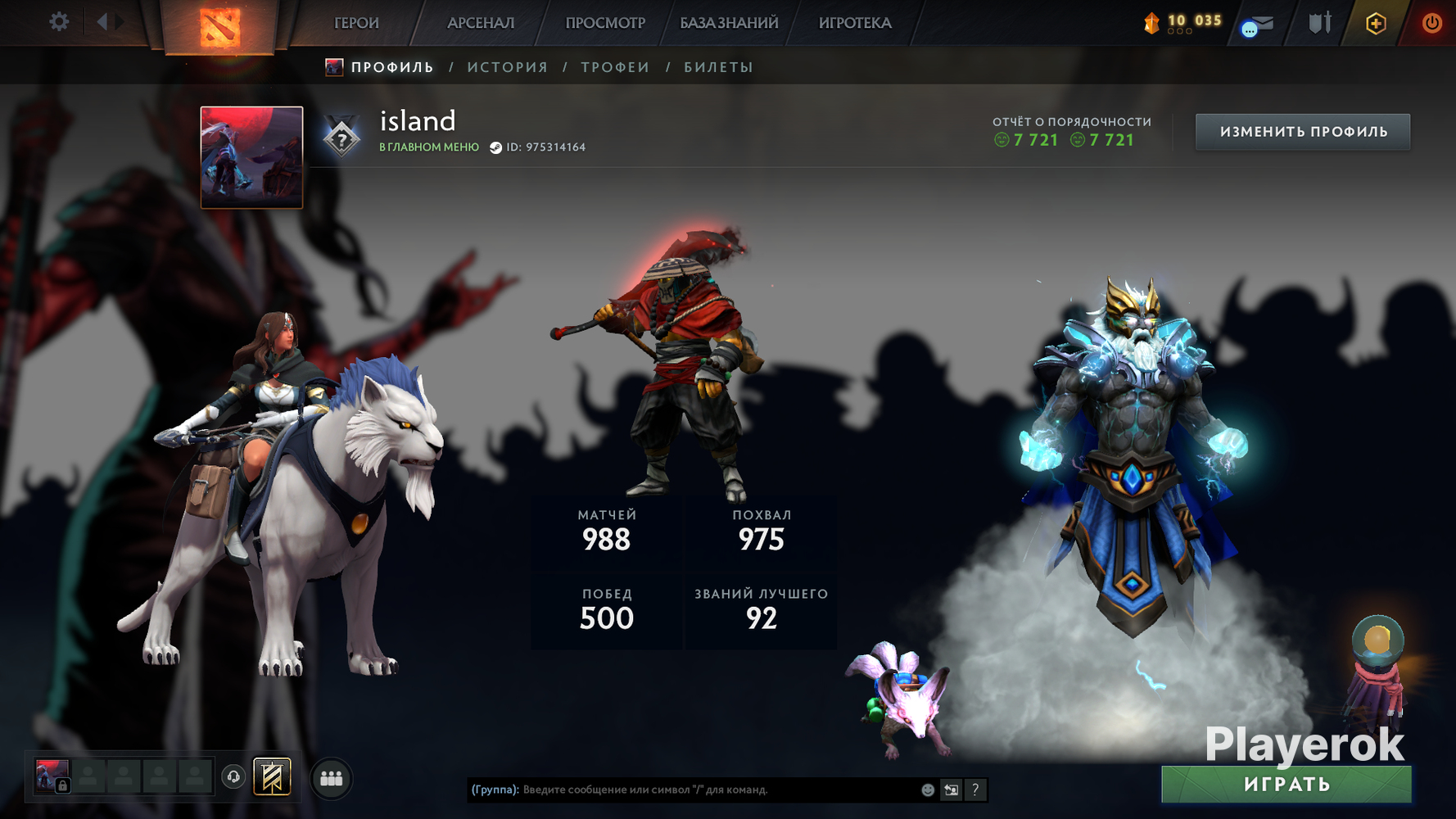Select the ИГРОТЕКА menu entry
This screenshot has width=1456, height=819.
click(855, 23)
